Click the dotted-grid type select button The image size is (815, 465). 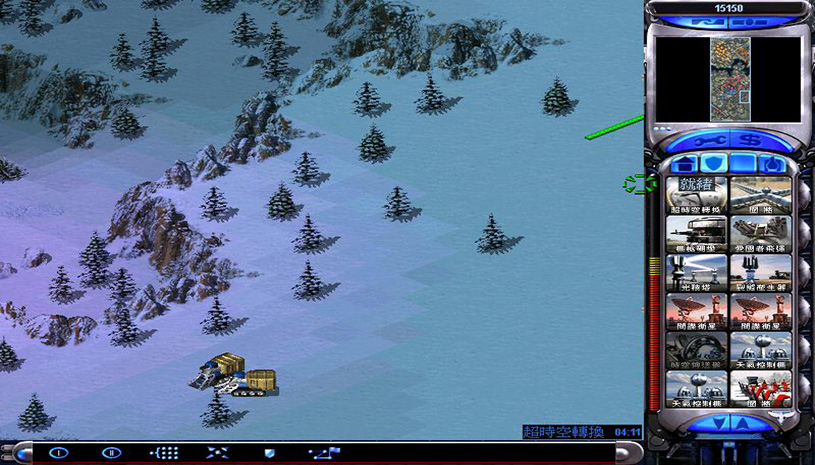[164, 453]
